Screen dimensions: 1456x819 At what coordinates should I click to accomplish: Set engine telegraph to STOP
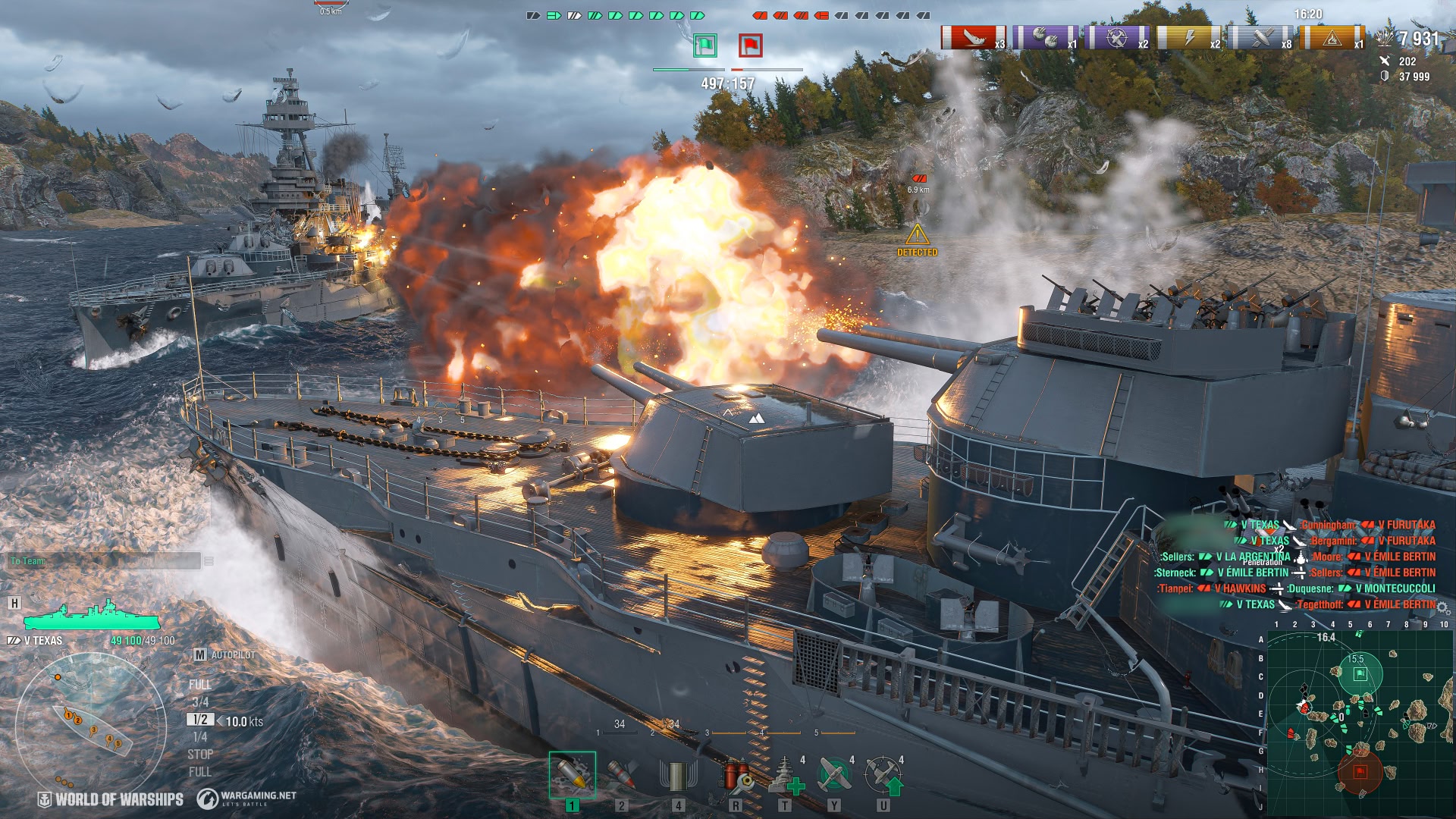200,755
